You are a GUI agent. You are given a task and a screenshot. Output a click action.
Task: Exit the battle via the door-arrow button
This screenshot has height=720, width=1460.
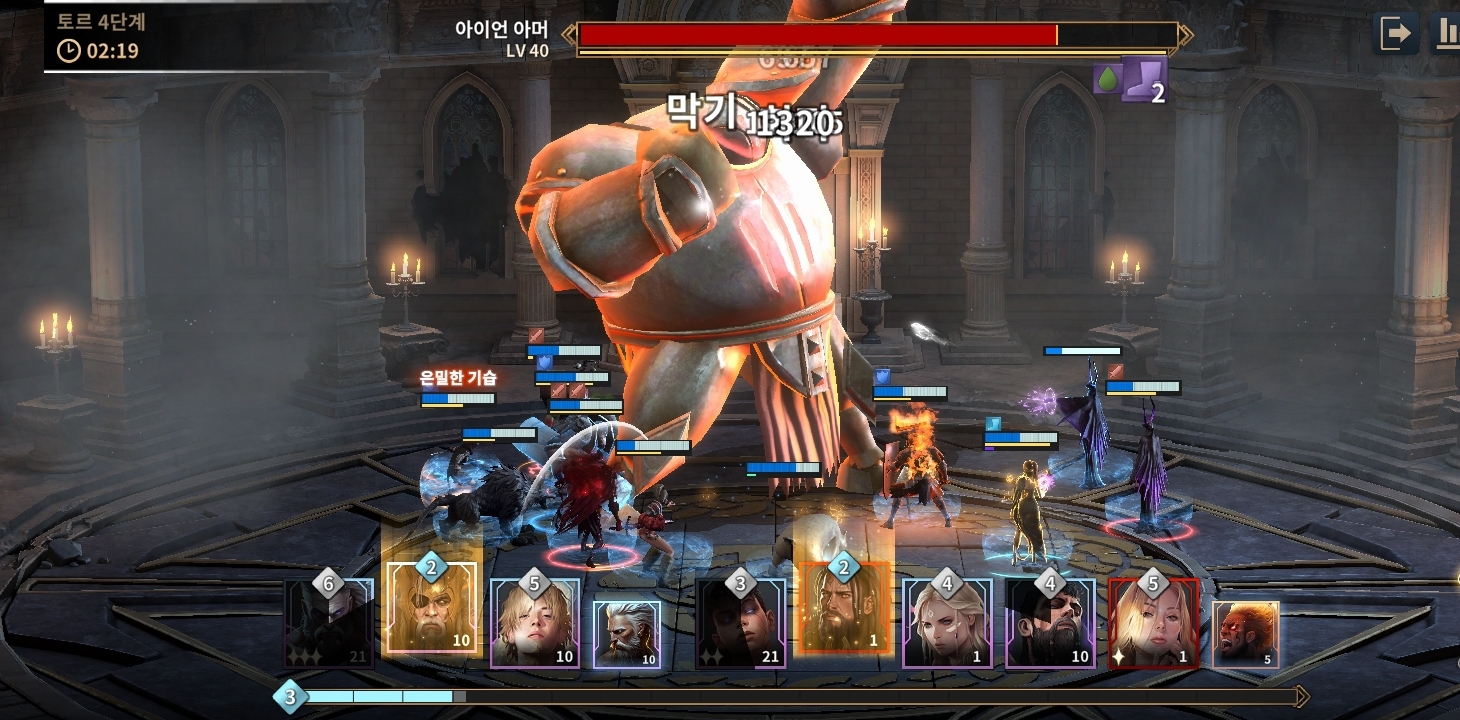[x=1397, y=34]
